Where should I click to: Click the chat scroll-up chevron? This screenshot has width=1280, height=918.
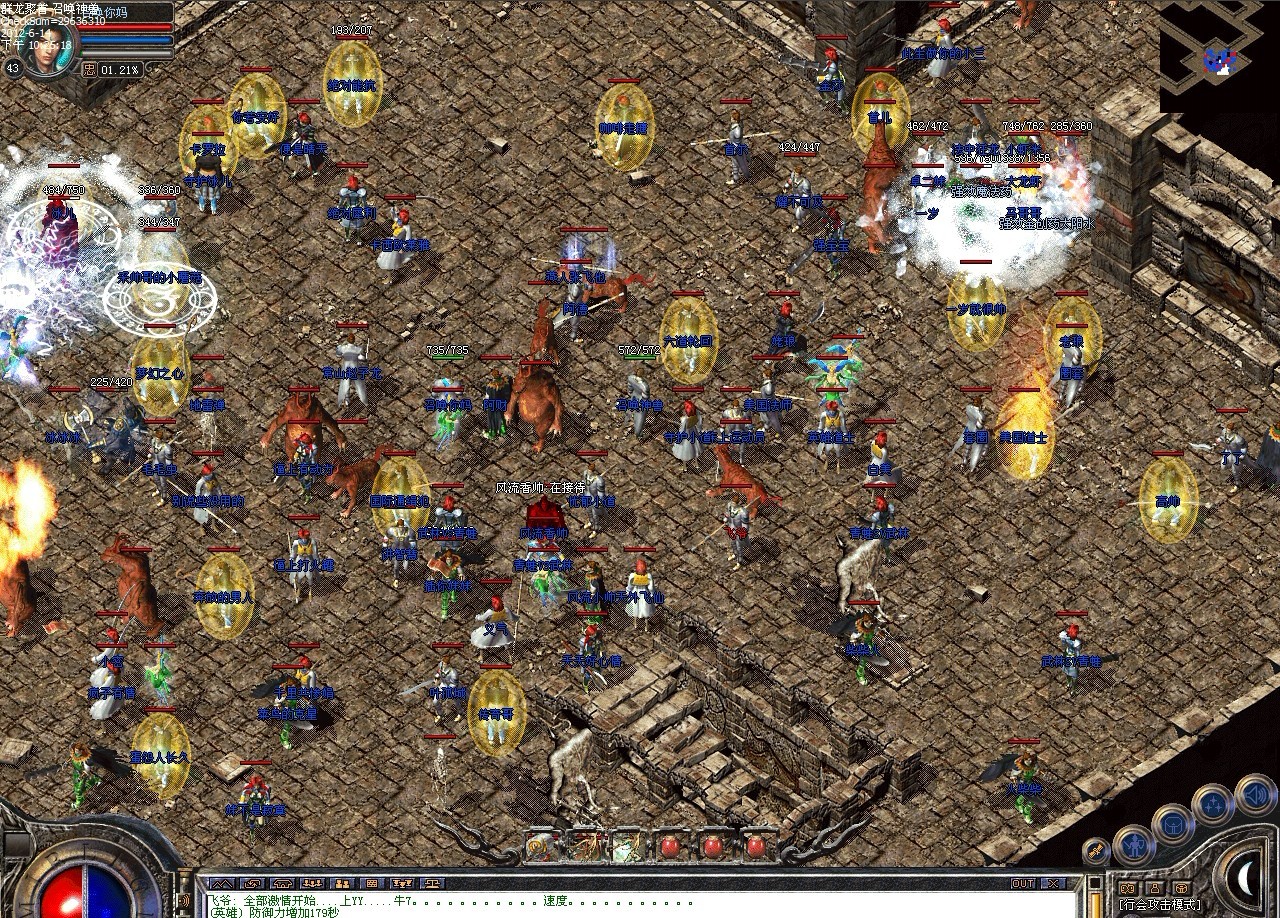pos(222,883)
